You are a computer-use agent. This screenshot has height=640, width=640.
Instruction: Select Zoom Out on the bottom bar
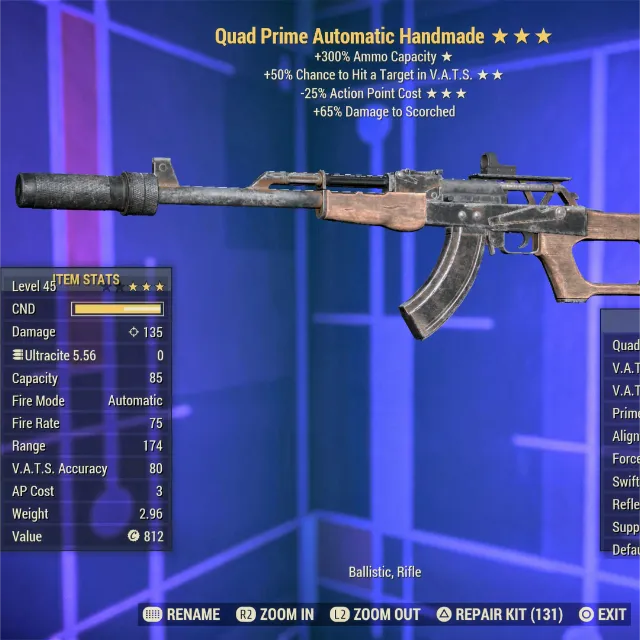tap(377, 614)
